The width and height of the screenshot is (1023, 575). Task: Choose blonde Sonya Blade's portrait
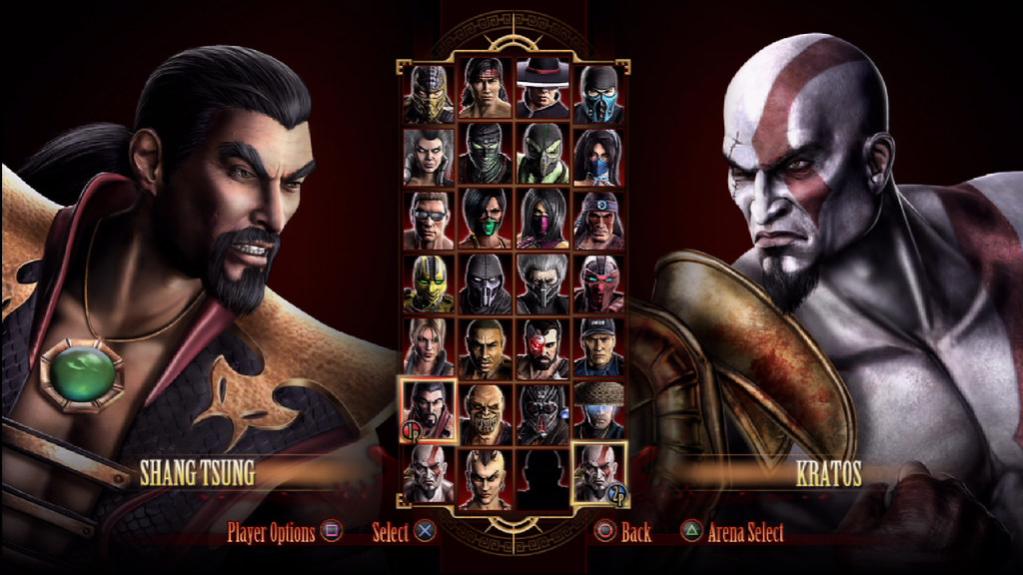click(x=429, y=346)
